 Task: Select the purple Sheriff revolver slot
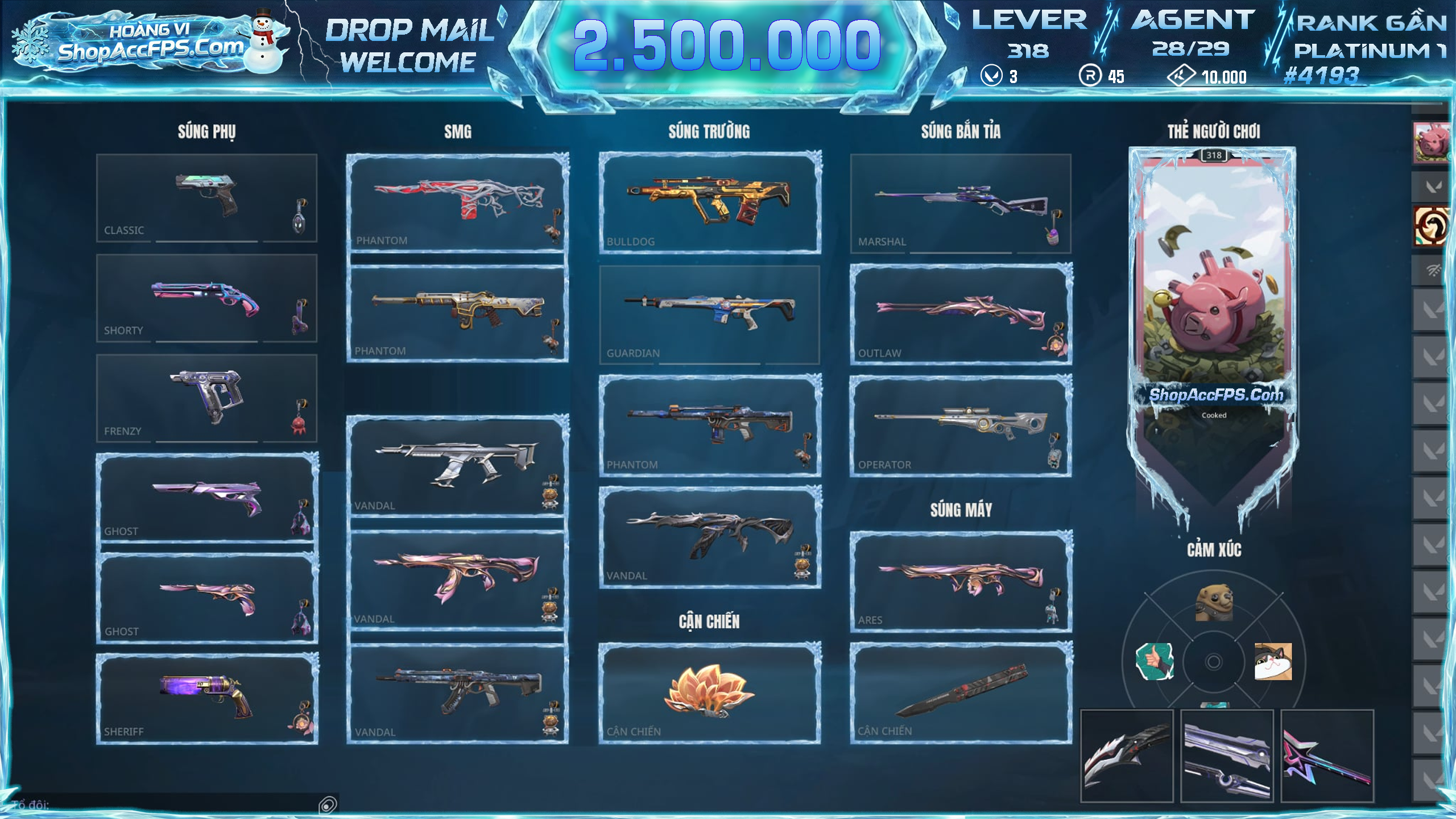(207, 698)
